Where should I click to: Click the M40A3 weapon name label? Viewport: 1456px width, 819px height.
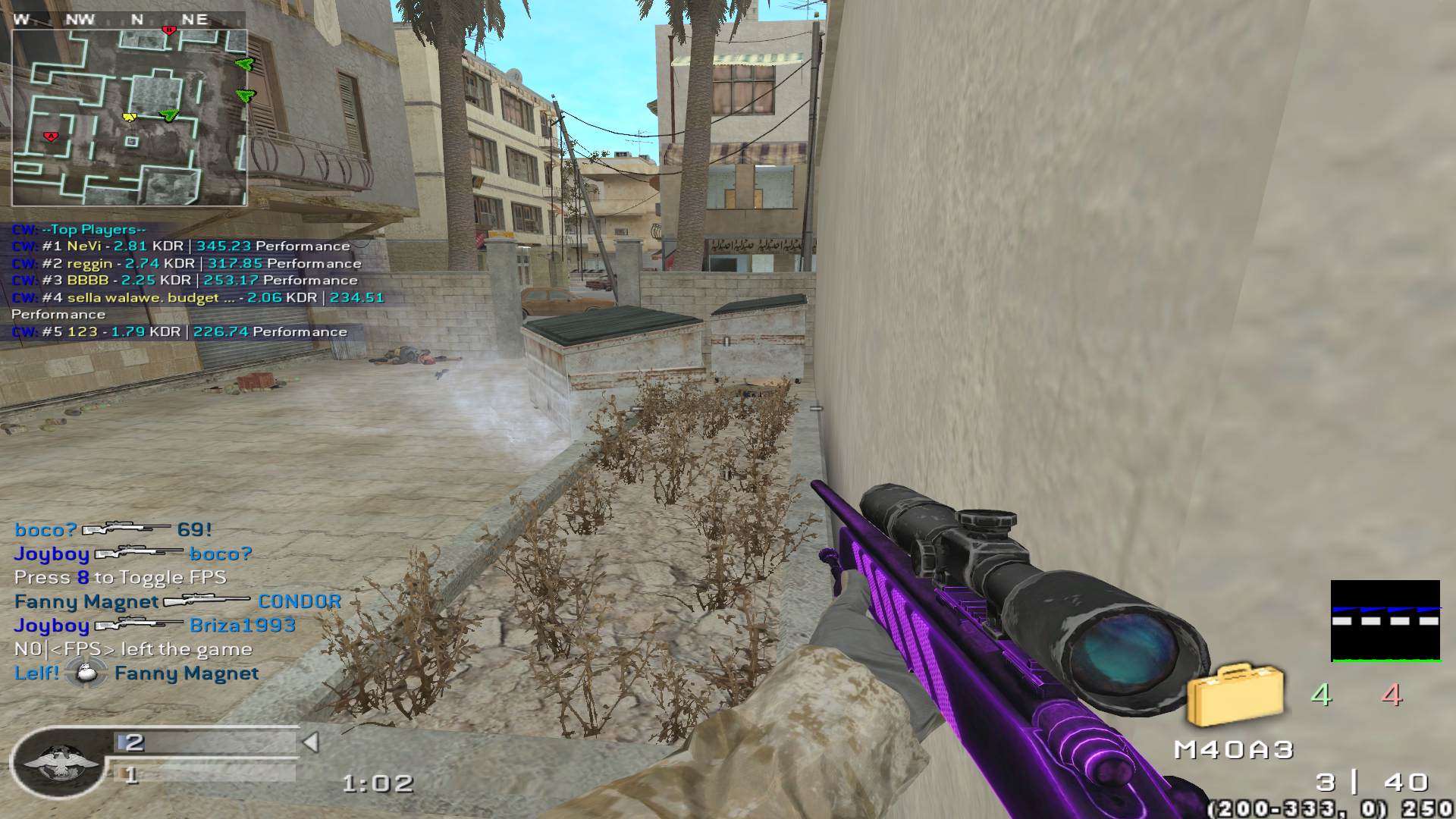1233,750
